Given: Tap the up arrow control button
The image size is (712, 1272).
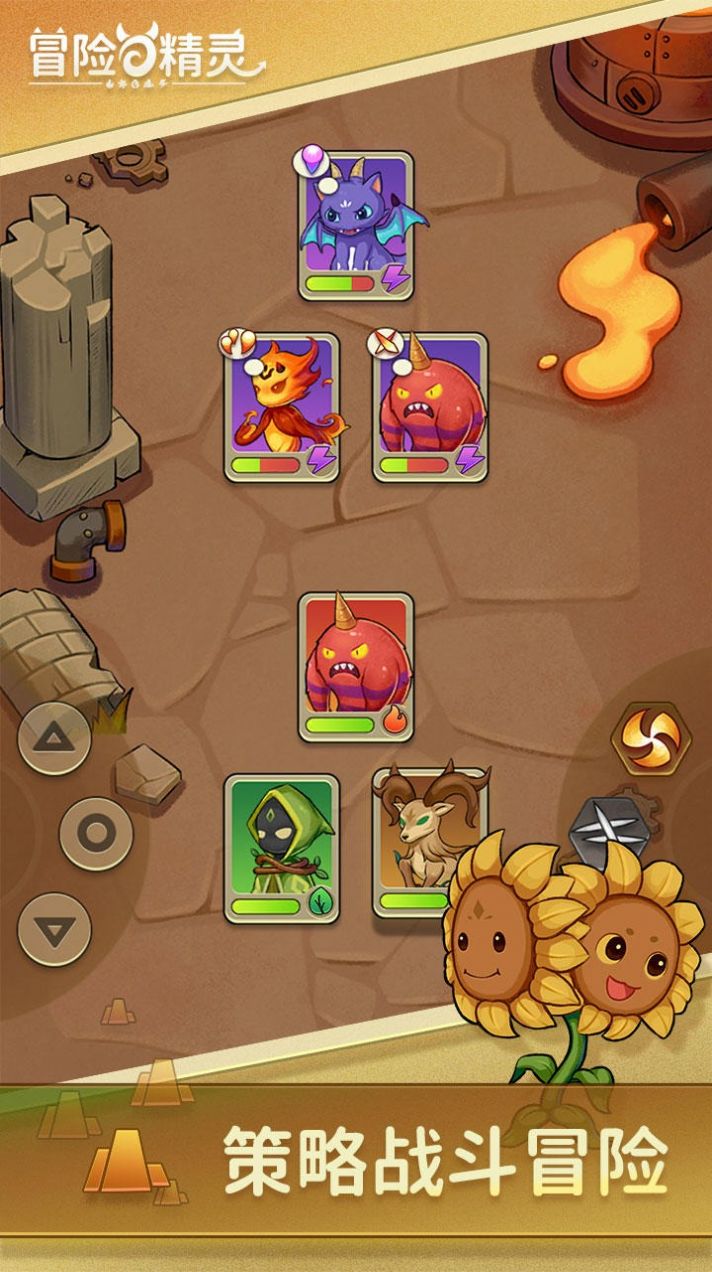Looking at the screenshot, I should point(55,739).
